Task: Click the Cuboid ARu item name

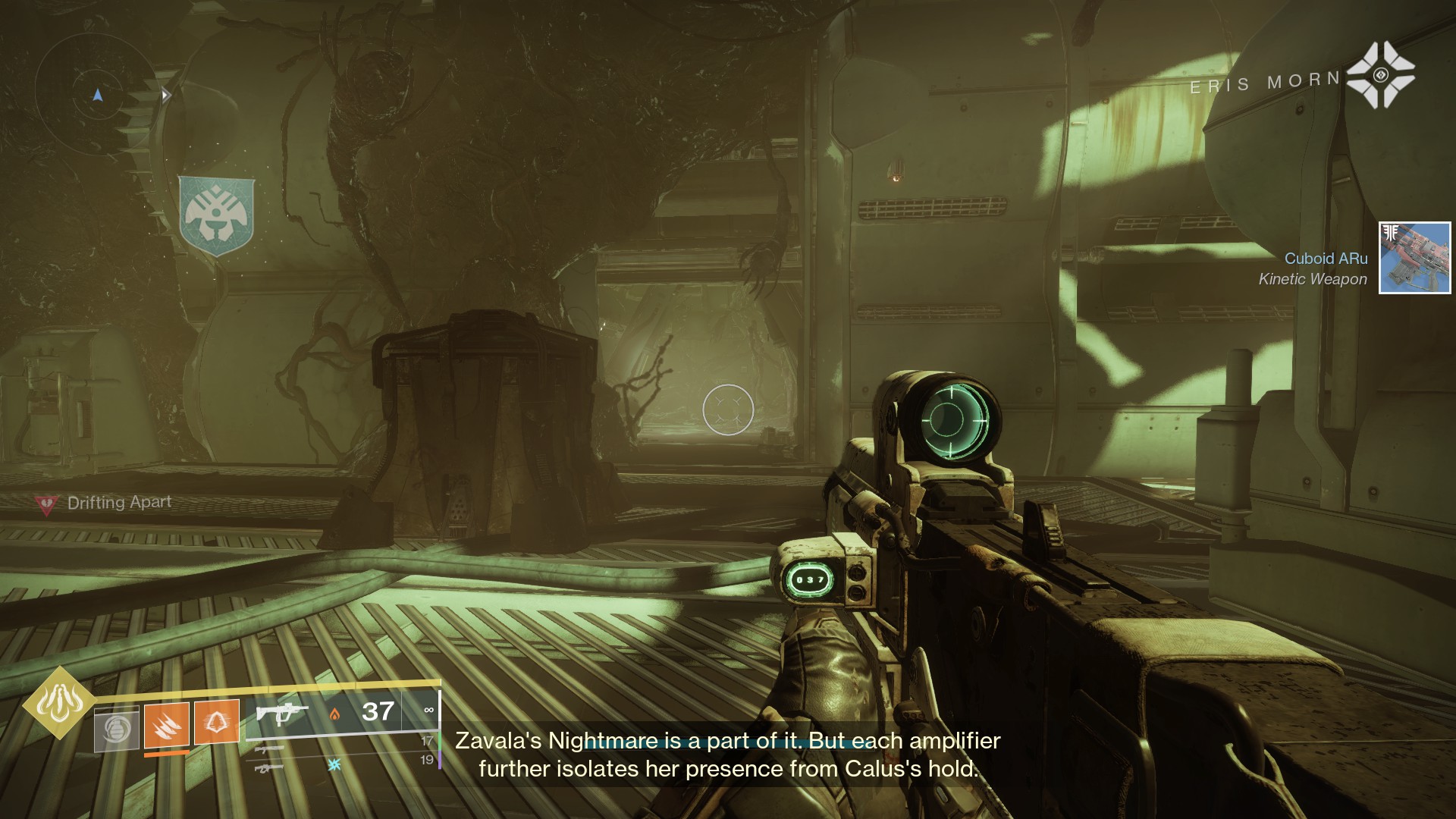Action: click(1326, 259)
